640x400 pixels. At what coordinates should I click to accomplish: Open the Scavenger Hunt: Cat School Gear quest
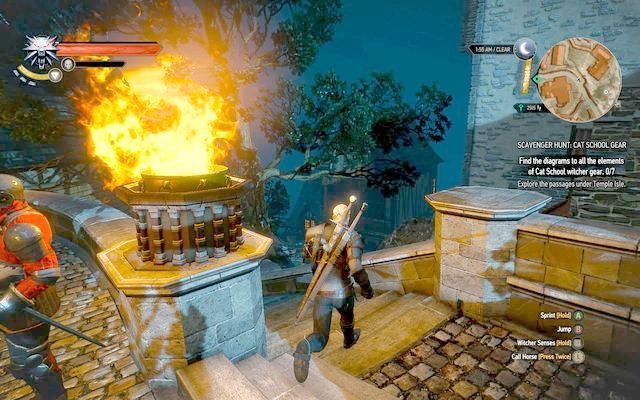569,143
